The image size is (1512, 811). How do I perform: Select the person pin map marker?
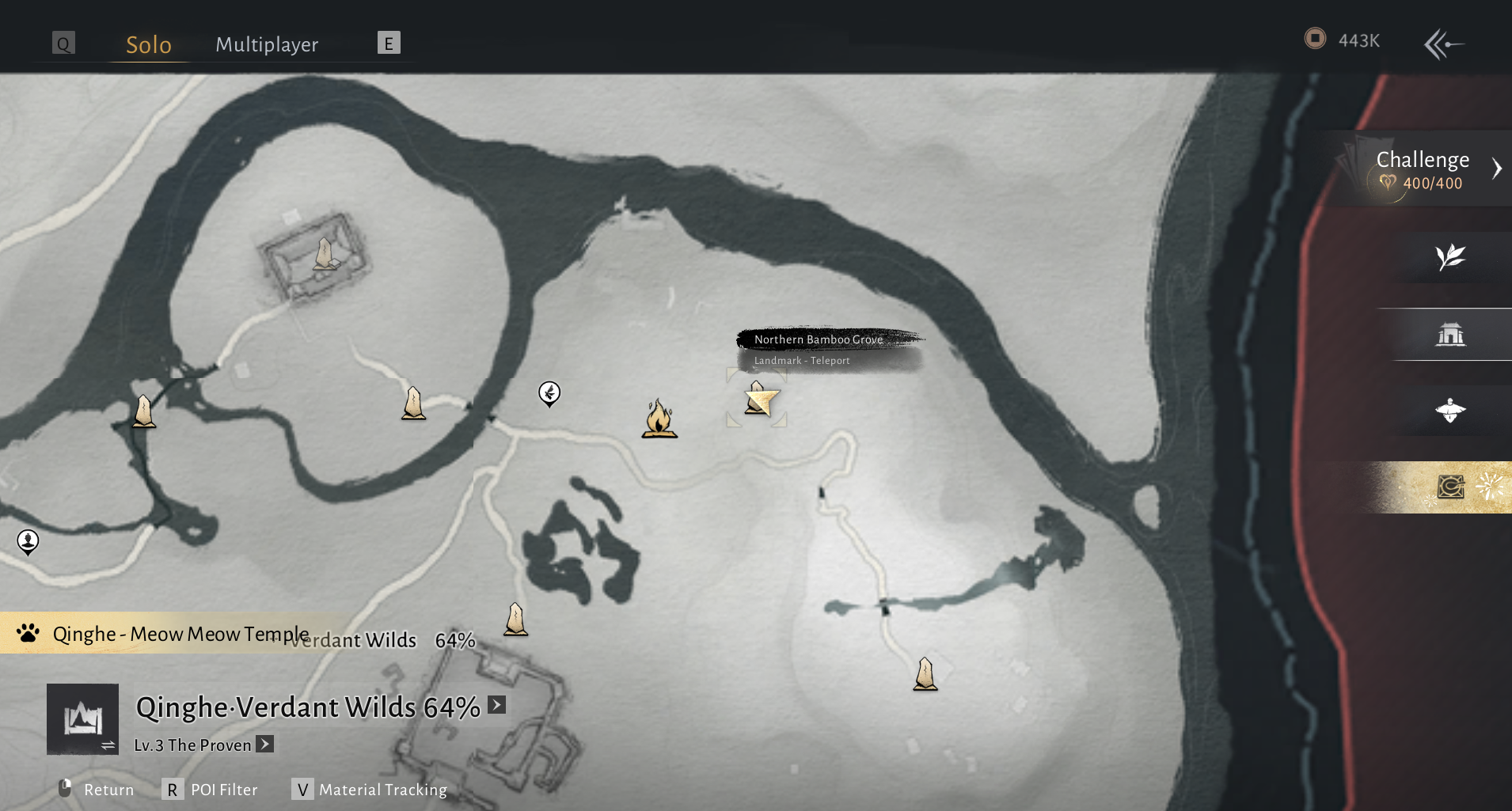pyautogui.click(x=28, y=541)
